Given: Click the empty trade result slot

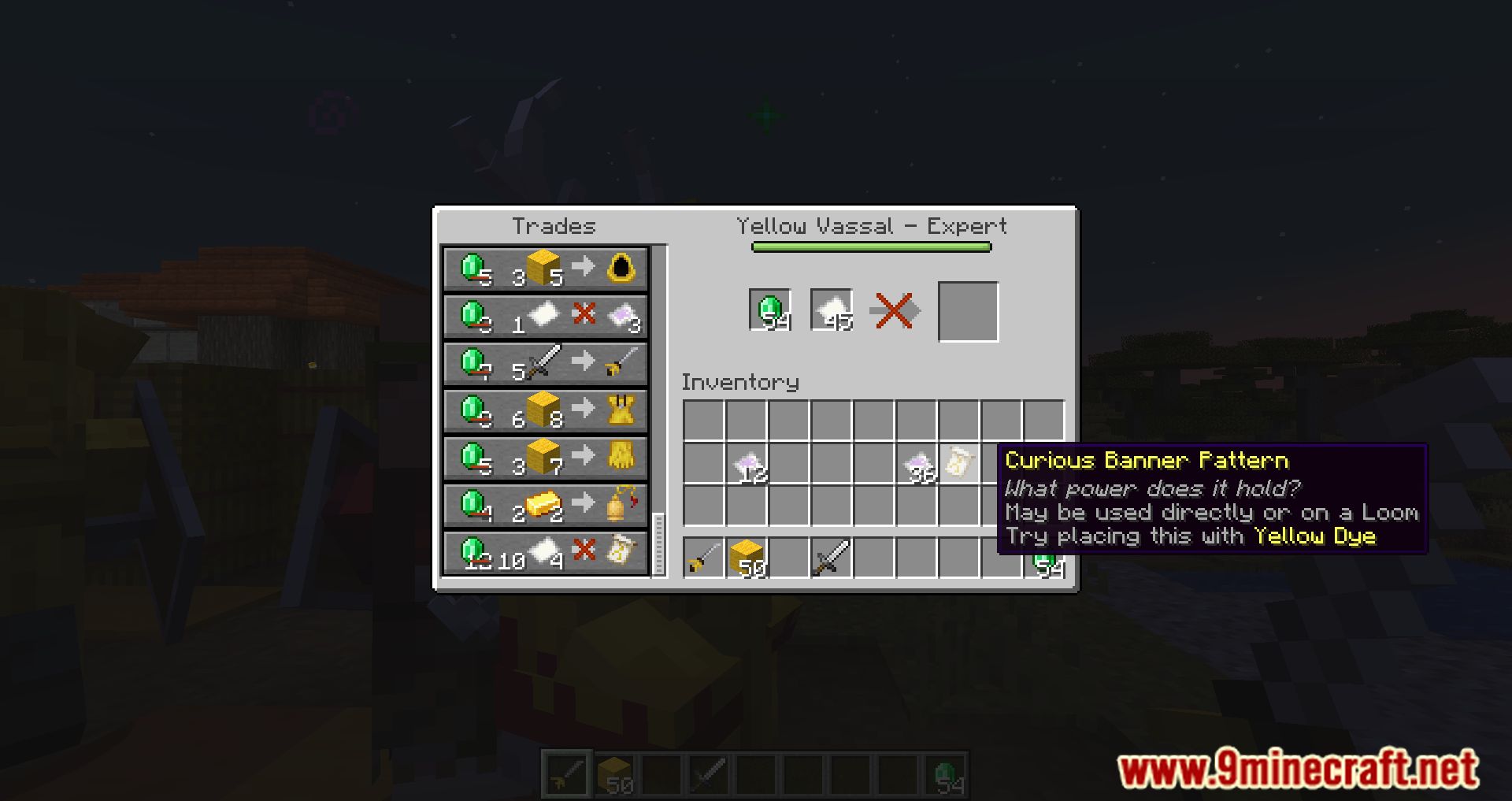Looking at the screenshot, I should (x=969, y=310).
